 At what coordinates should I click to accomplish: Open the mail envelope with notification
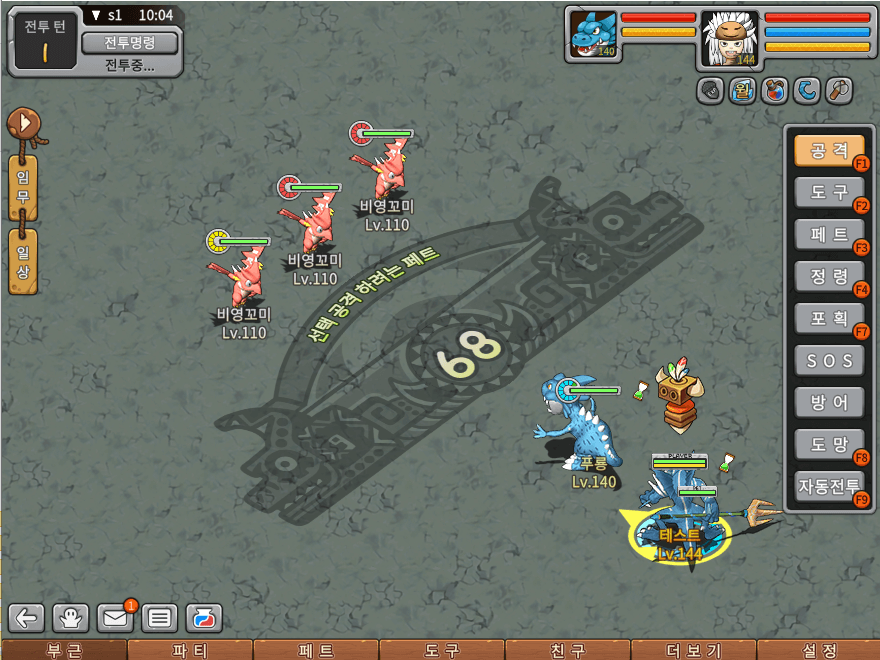116,618
